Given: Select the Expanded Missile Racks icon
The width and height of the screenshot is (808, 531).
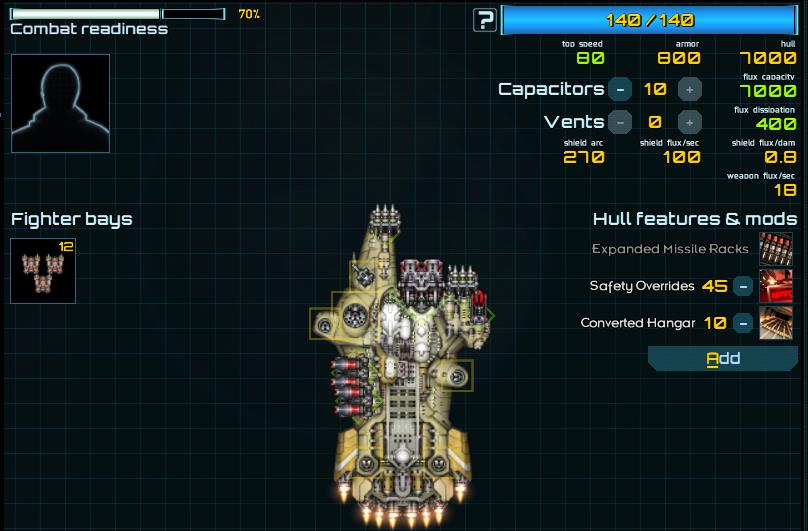Looking at the screenshot, I should pyautogui.click(x=776, y=249).
